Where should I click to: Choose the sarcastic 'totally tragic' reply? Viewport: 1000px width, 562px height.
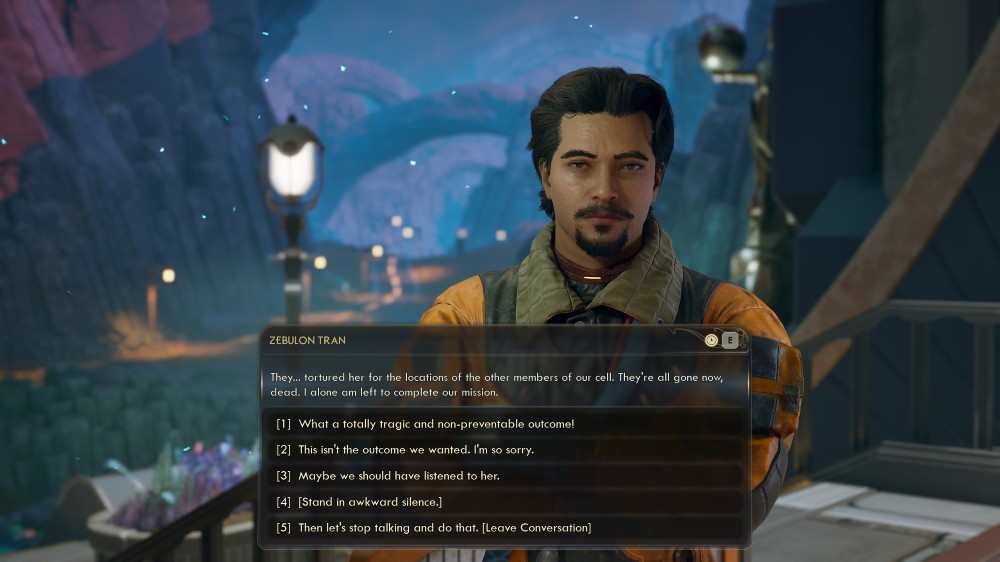point(436,423)
